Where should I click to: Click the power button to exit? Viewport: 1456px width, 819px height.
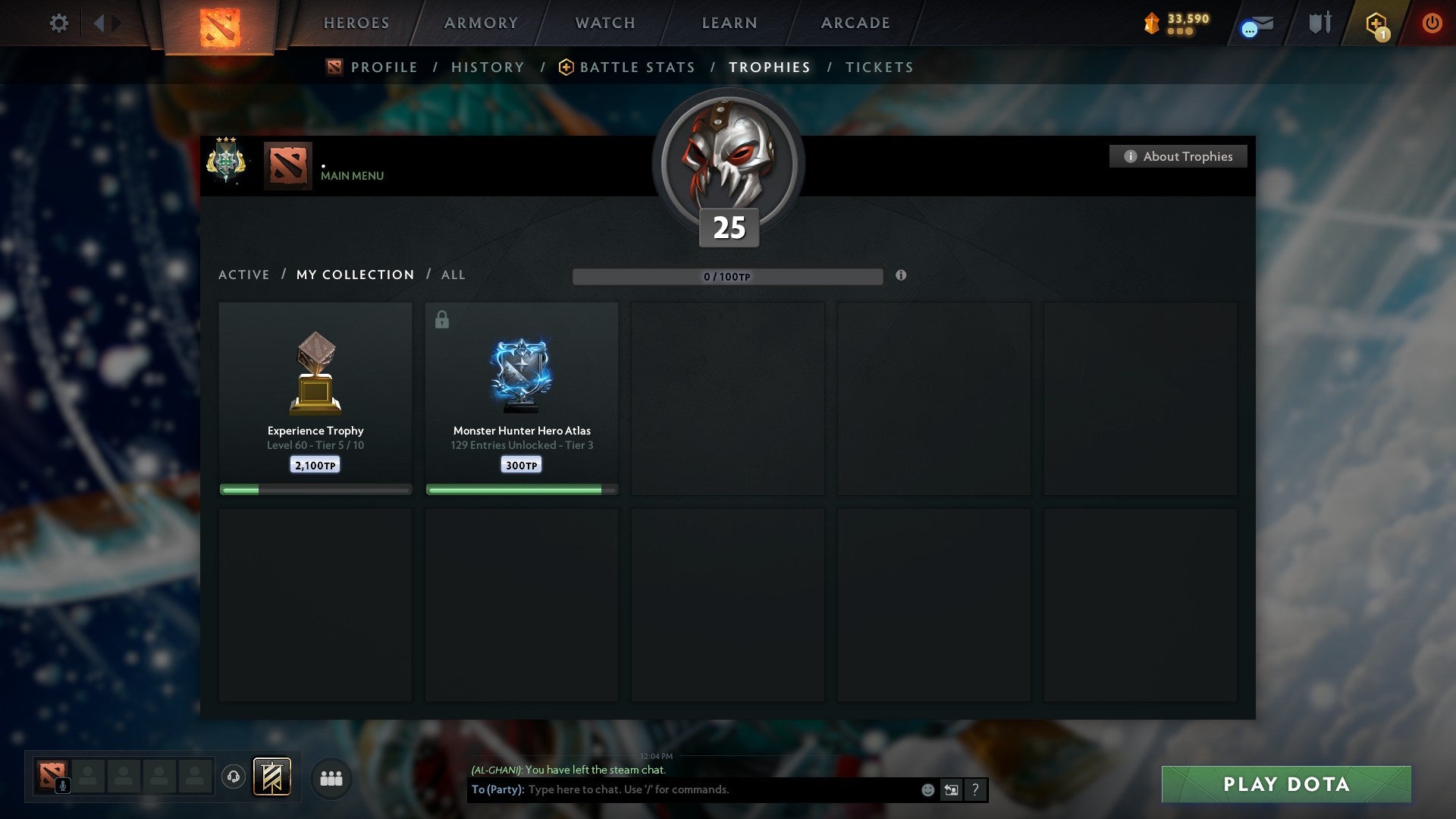(x=1432, y=24)
